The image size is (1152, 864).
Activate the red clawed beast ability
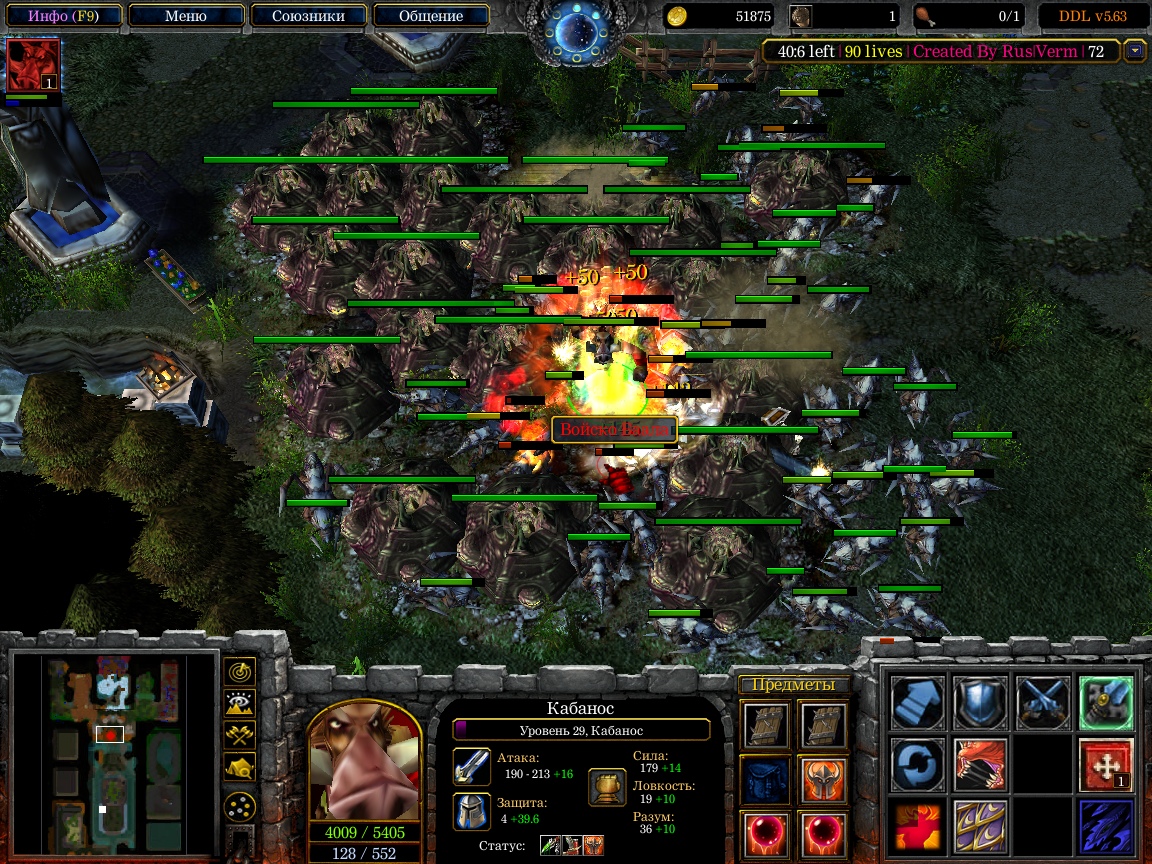point(980,765)
